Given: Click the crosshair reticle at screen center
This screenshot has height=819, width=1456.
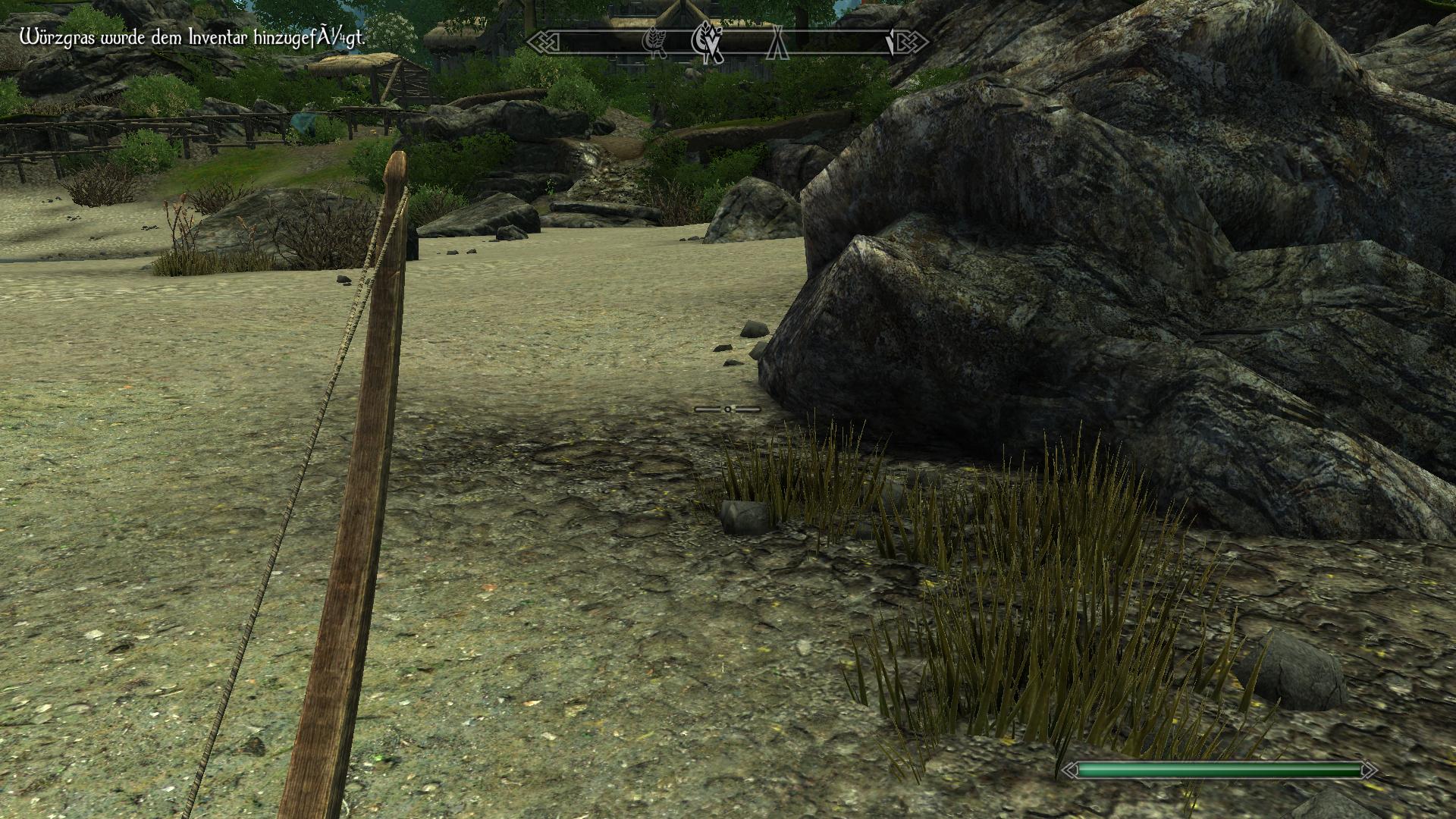Looking at the screenshot, I should pos(728,408).
